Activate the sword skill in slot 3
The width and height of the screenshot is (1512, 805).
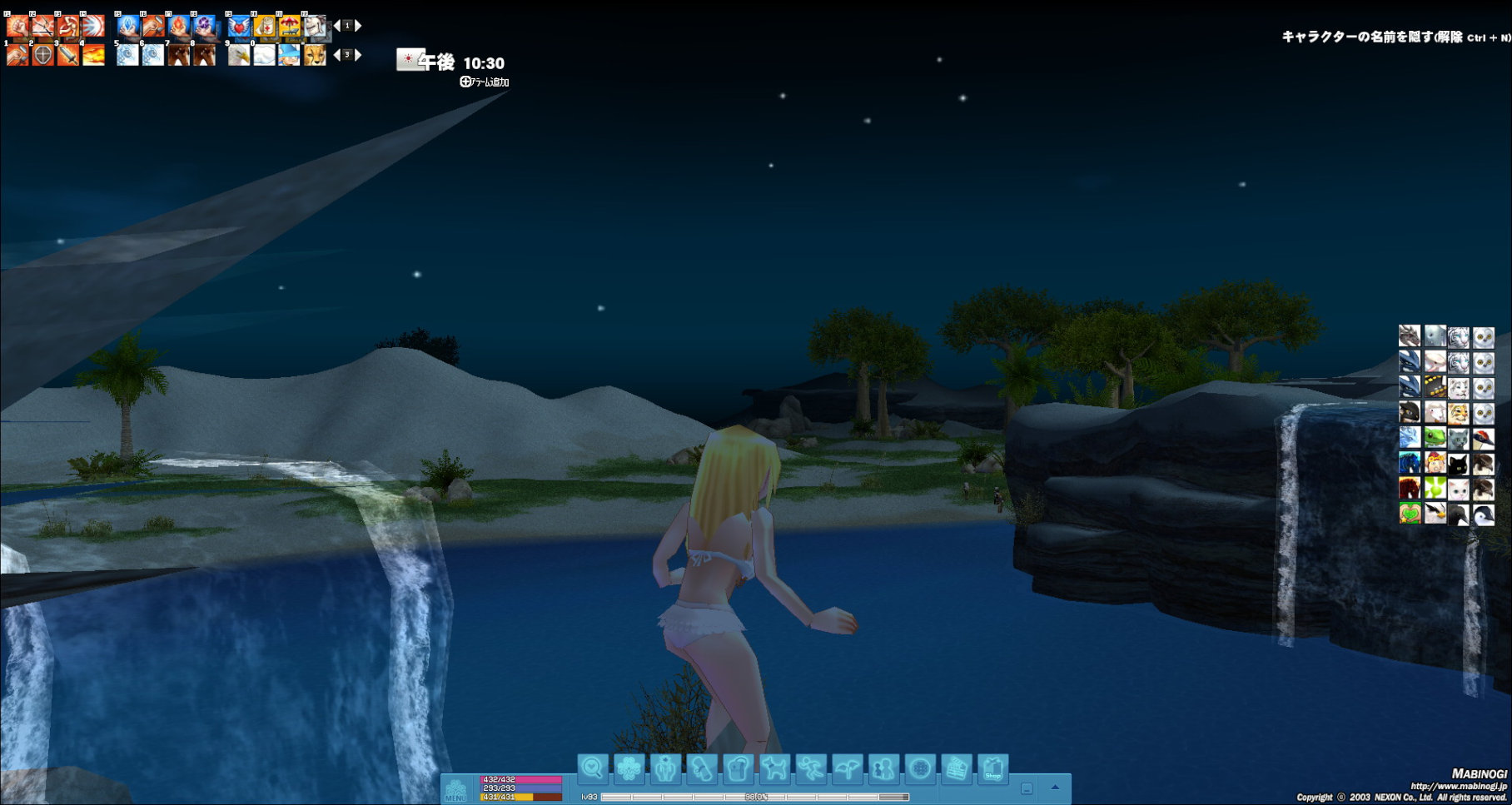click(x=68, y=56)
